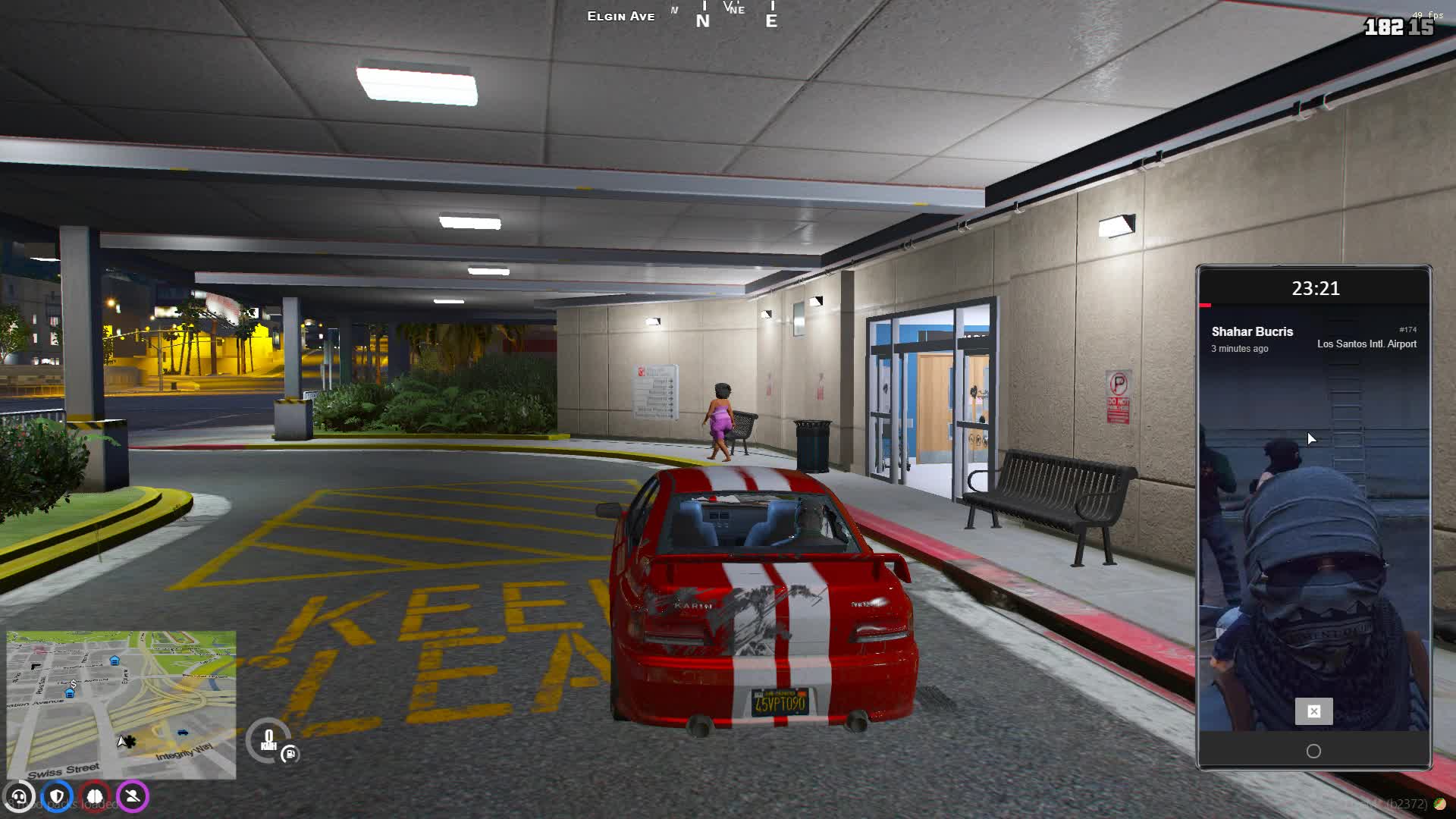The height and width of the screenshot is (819, 1456).
Task: Click the purple crossed-out person icon
Action: (133, 797)
